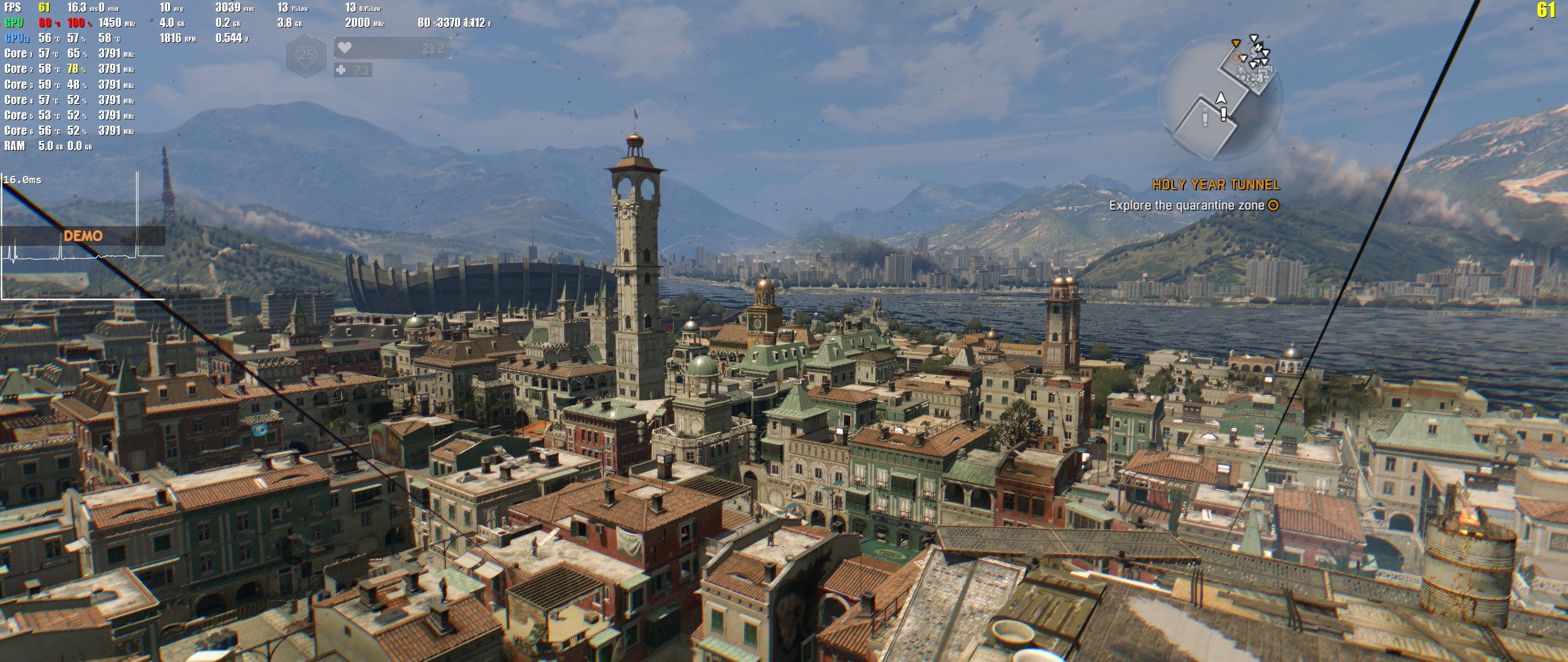The height and width of the screenshot is (662, 1568).
Task: Select the orange triangle marker on minimap
Action: click(x=1236, y=43)
